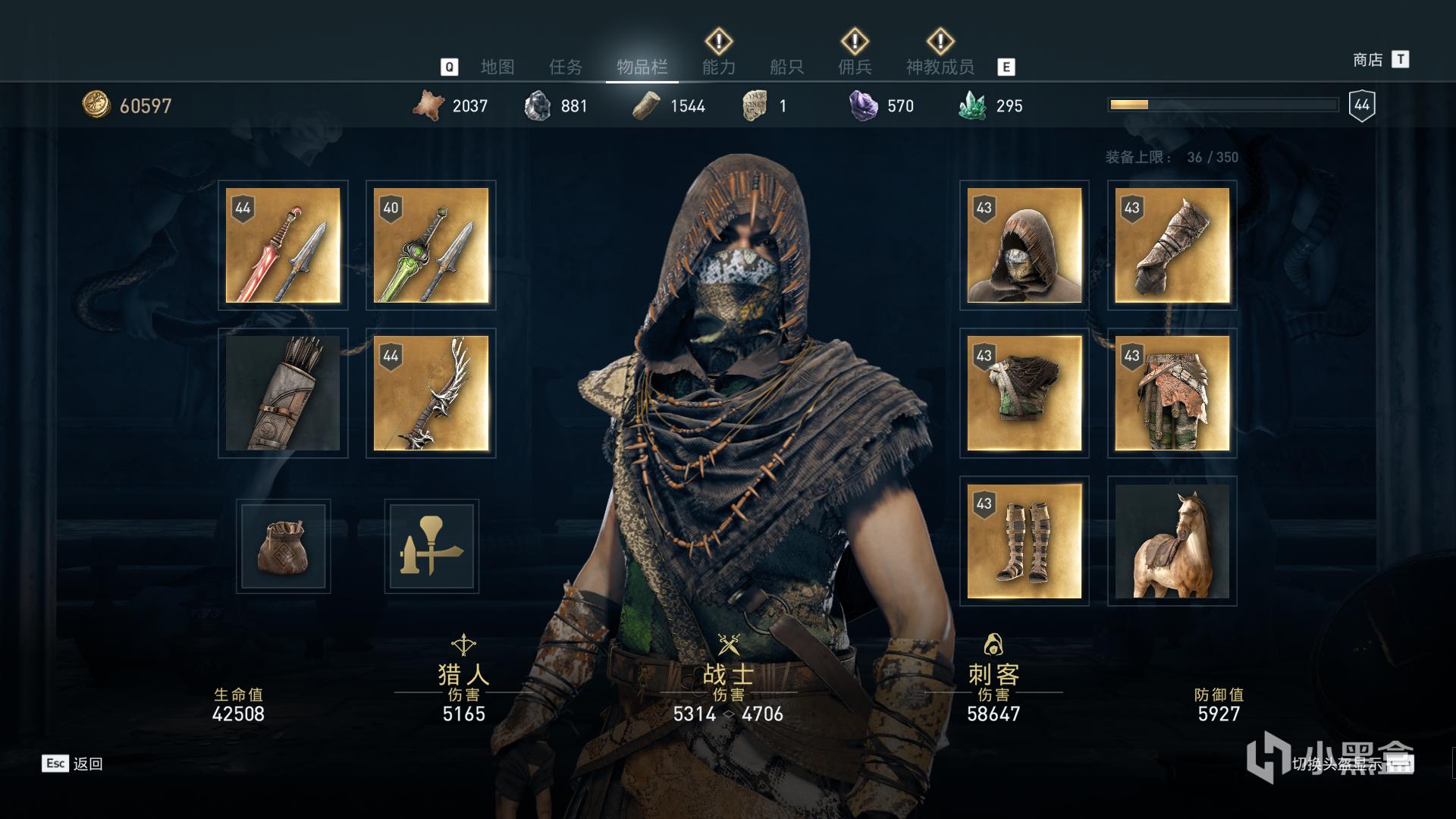Choose the bracer arm armor slot

tap(1172, 245)
